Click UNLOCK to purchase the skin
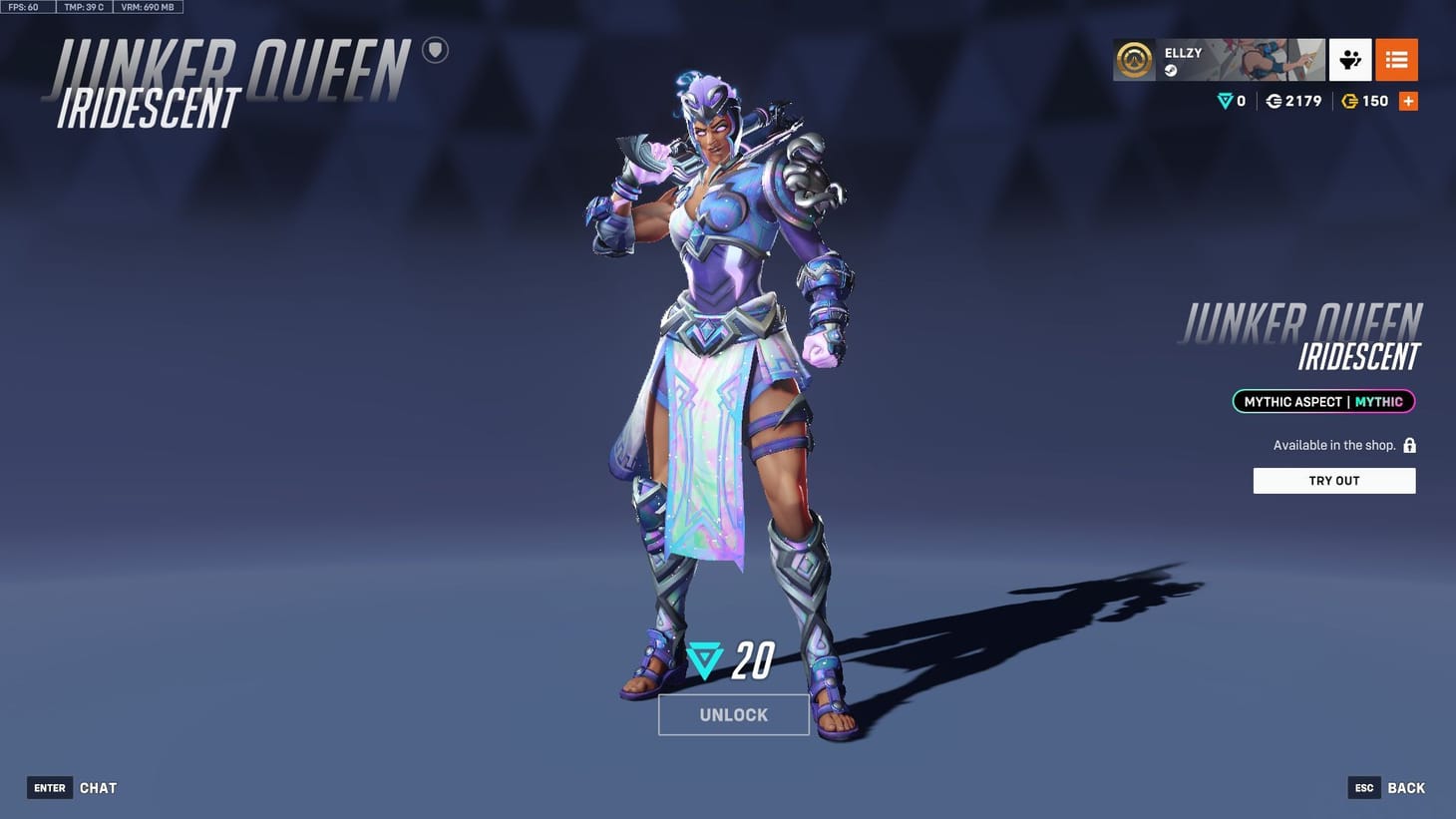Viewport: 1456px width, 819px height. (x=734, y=714)
